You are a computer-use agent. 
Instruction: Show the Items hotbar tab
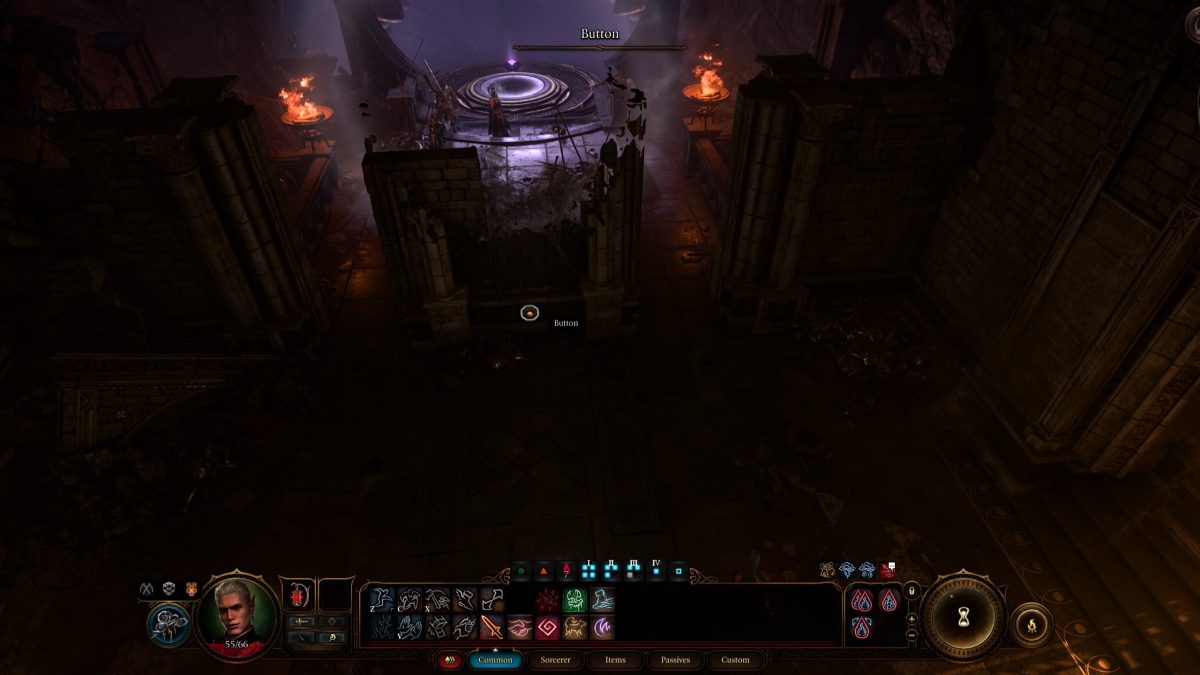coord(615,660)
